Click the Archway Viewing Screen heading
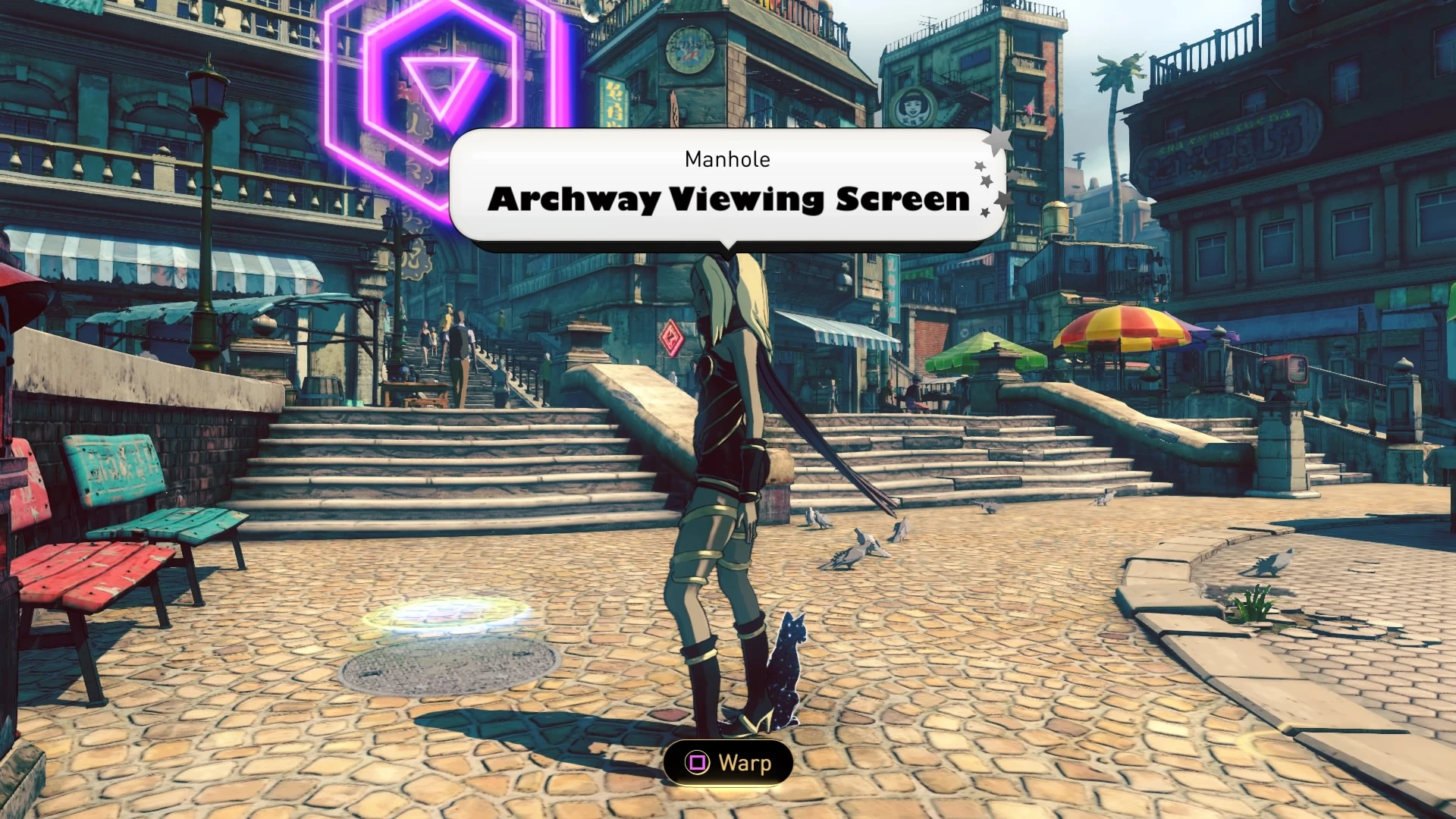 (728, 199)
